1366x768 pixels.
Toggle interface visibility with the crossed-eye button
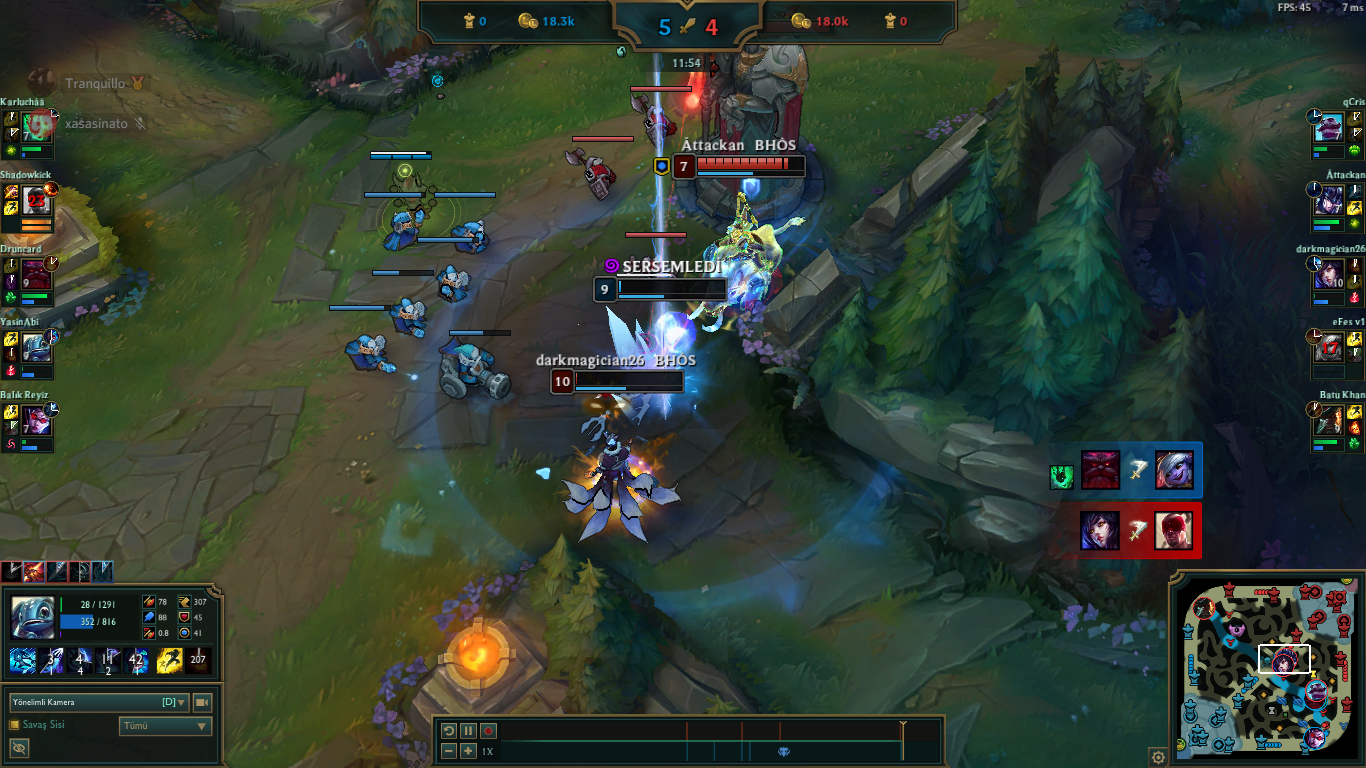pyautogui.click(x=19, y=748)
